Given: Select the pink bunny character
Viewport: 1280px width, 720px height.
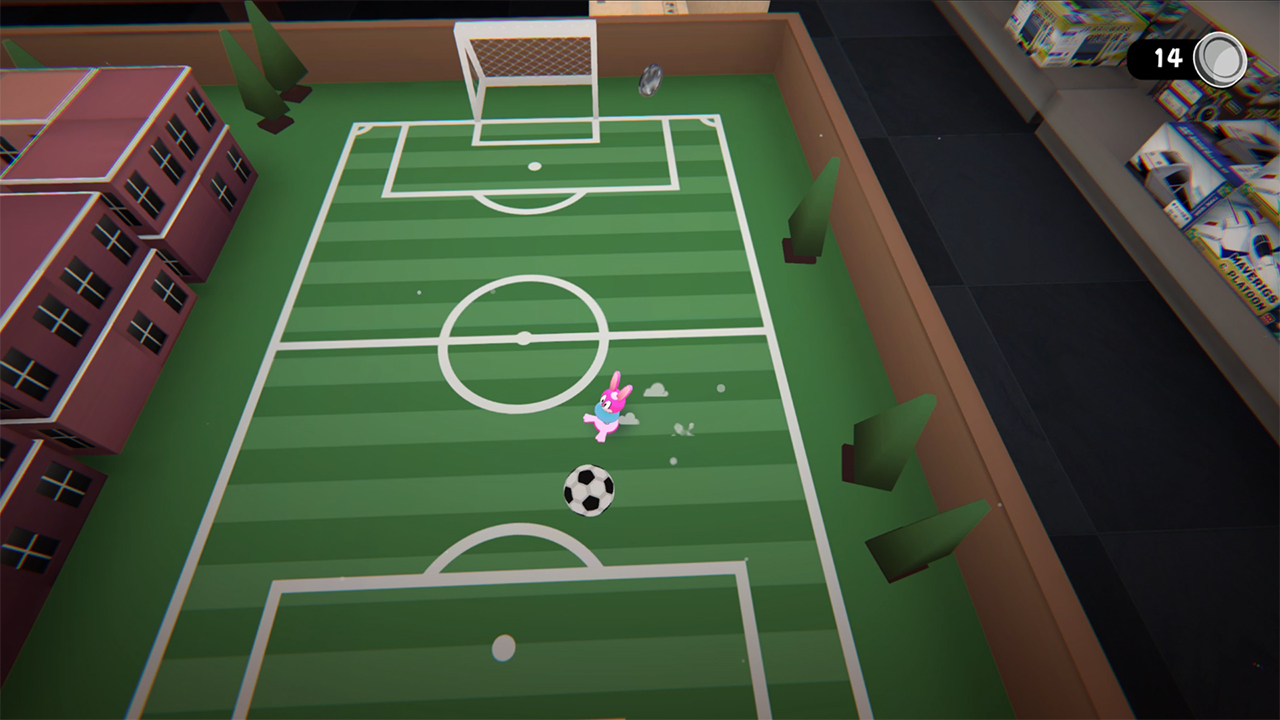Looking at the screenshot, I should pos(610,408).
